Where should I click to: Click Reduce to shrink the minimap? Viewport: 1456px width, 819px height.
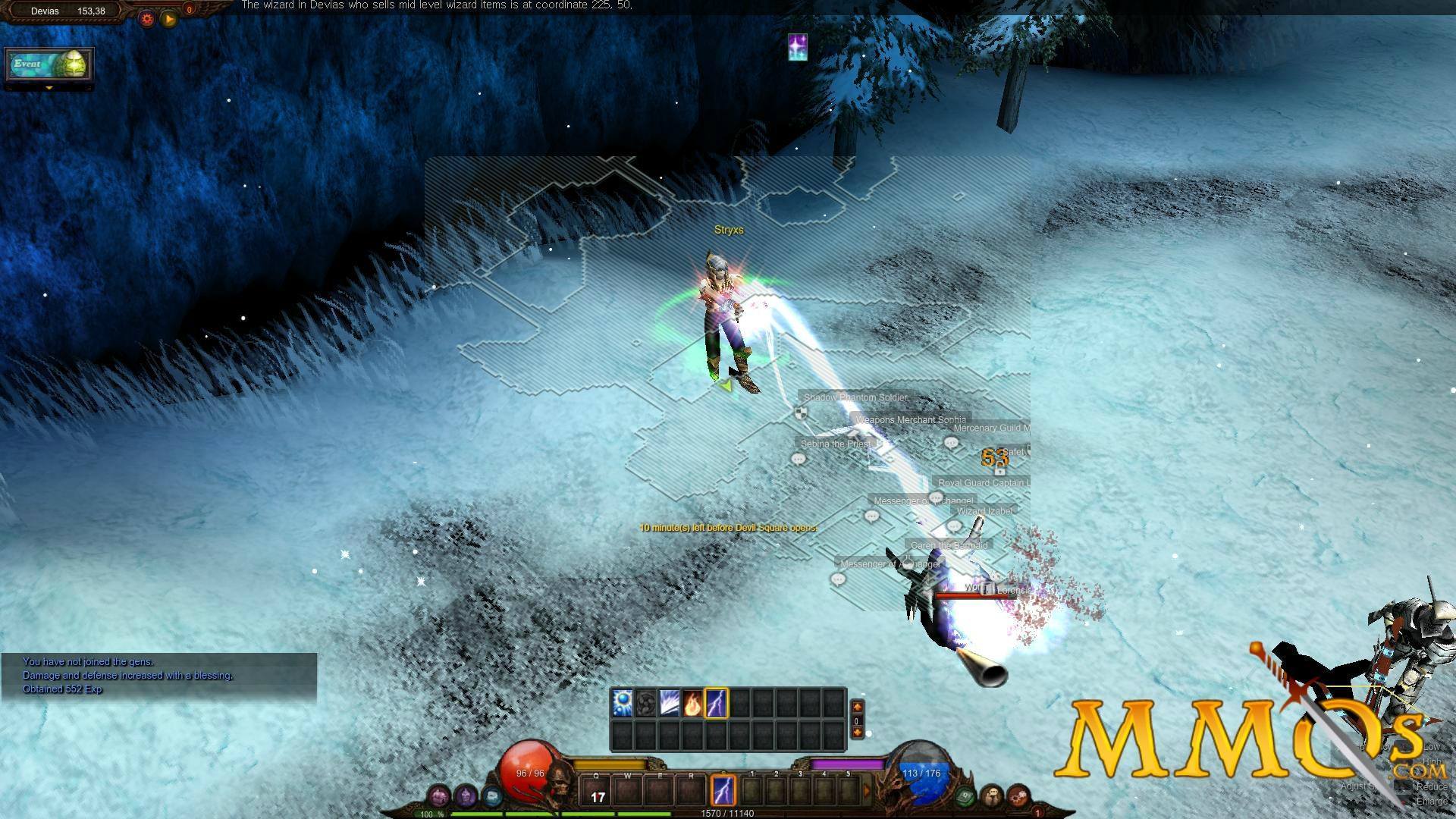click(1432, 787)
